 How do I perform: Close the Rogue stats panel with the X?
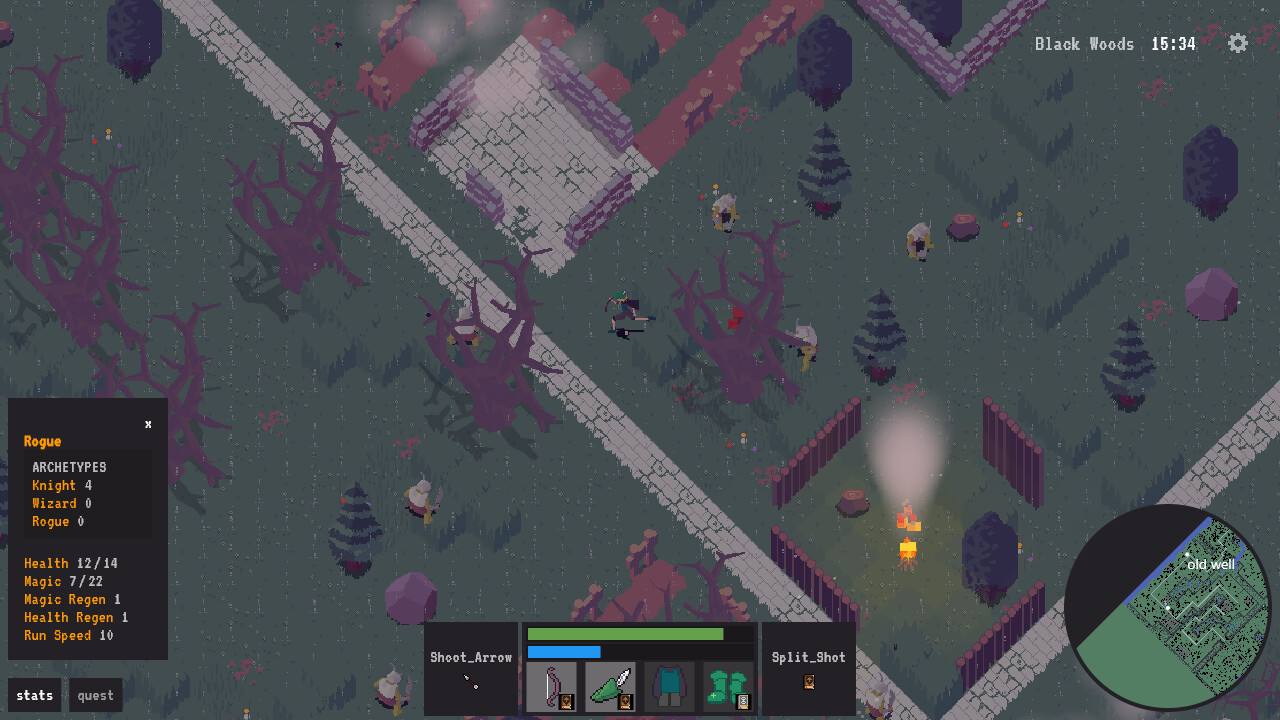[x=147, y=423]
